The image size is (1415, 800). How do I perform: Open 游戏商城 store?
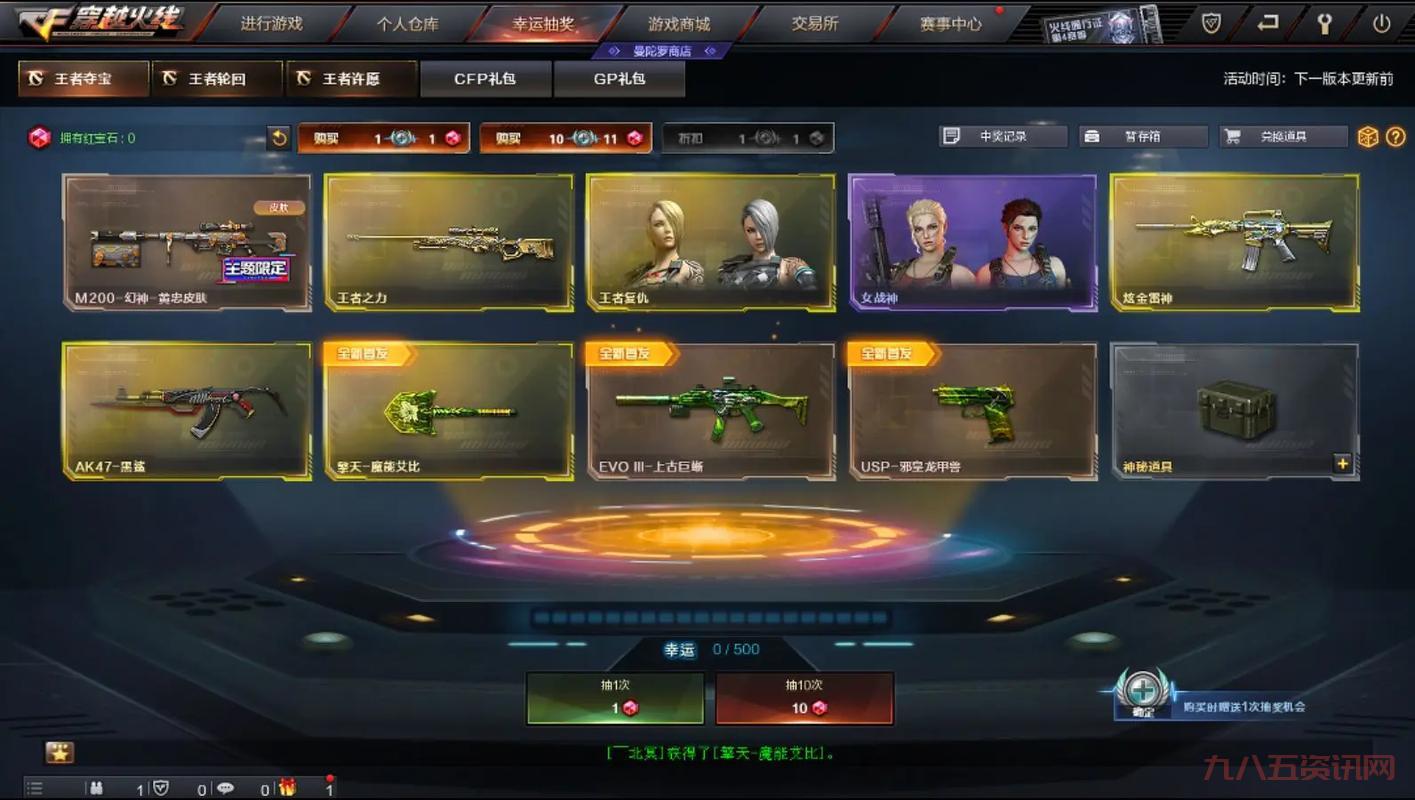pos(679,23)
